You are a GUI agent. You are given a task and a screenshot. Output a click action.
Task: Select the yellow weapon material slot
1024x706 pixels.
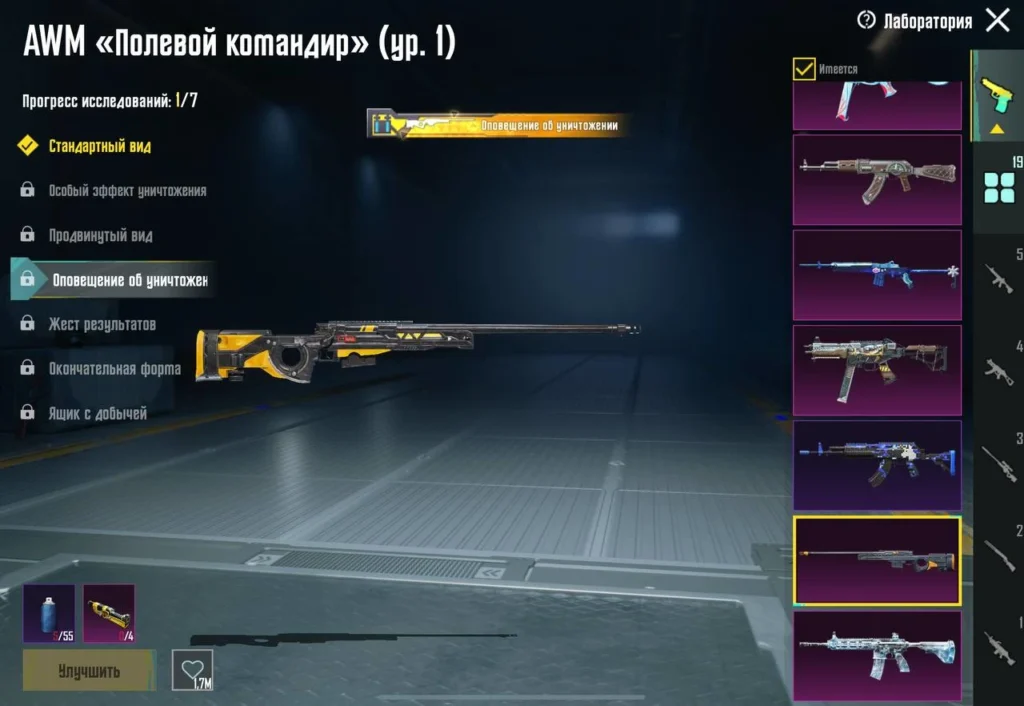(109, 613)
